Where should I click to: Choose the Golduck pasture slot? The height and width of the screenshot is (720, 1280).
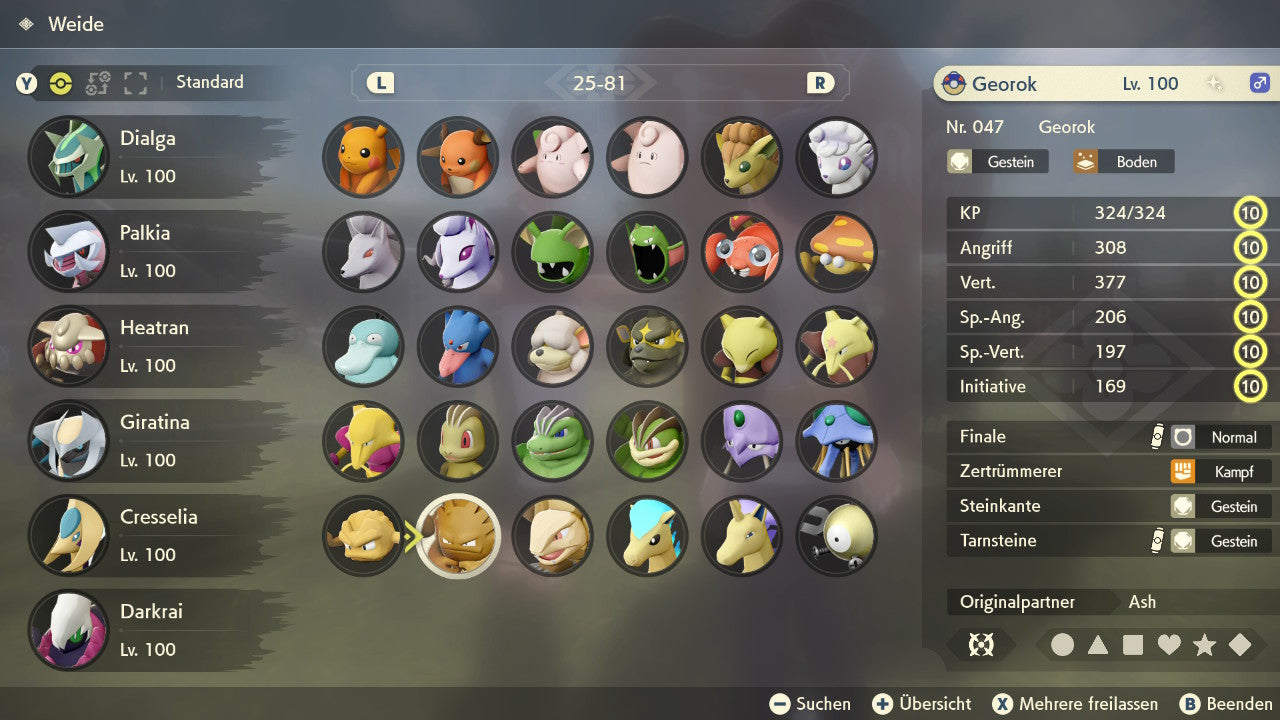pos(458,346)
